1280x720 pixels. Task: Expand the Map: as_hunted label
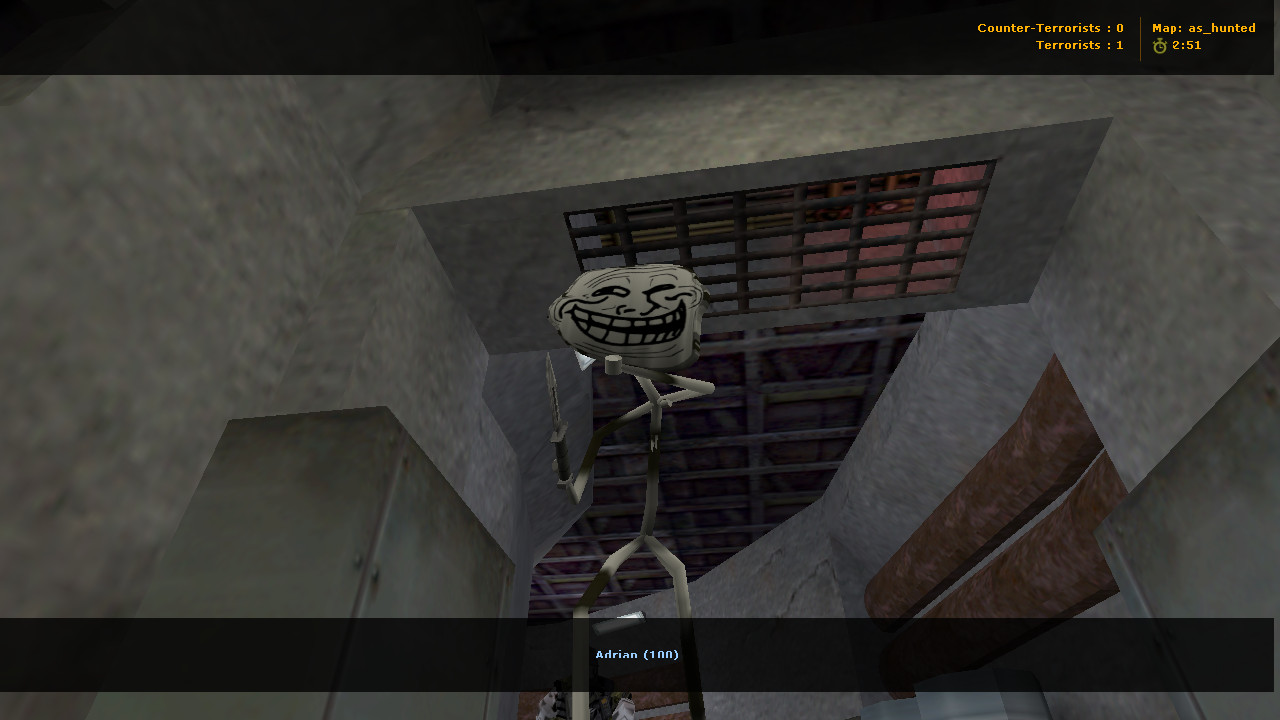pos(1204,28)
